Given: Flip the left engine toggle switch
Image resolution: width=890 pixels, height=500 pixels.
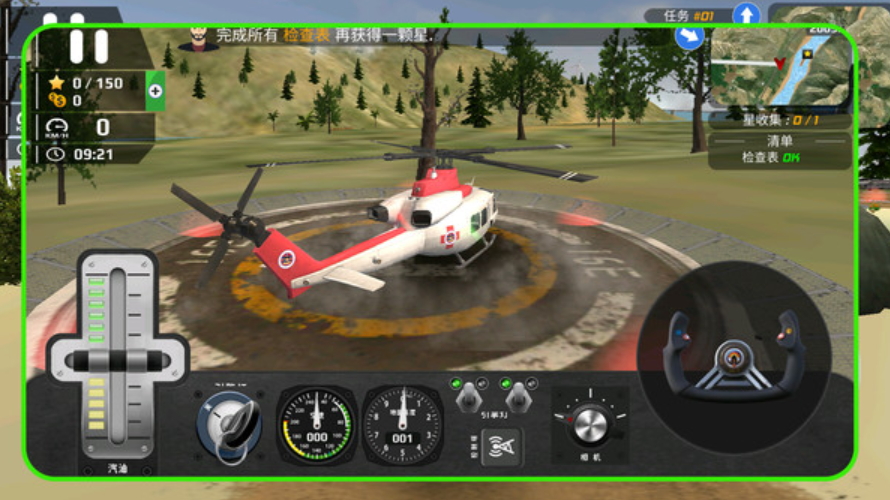Looking at the screenshot, I should click(465, 399).
